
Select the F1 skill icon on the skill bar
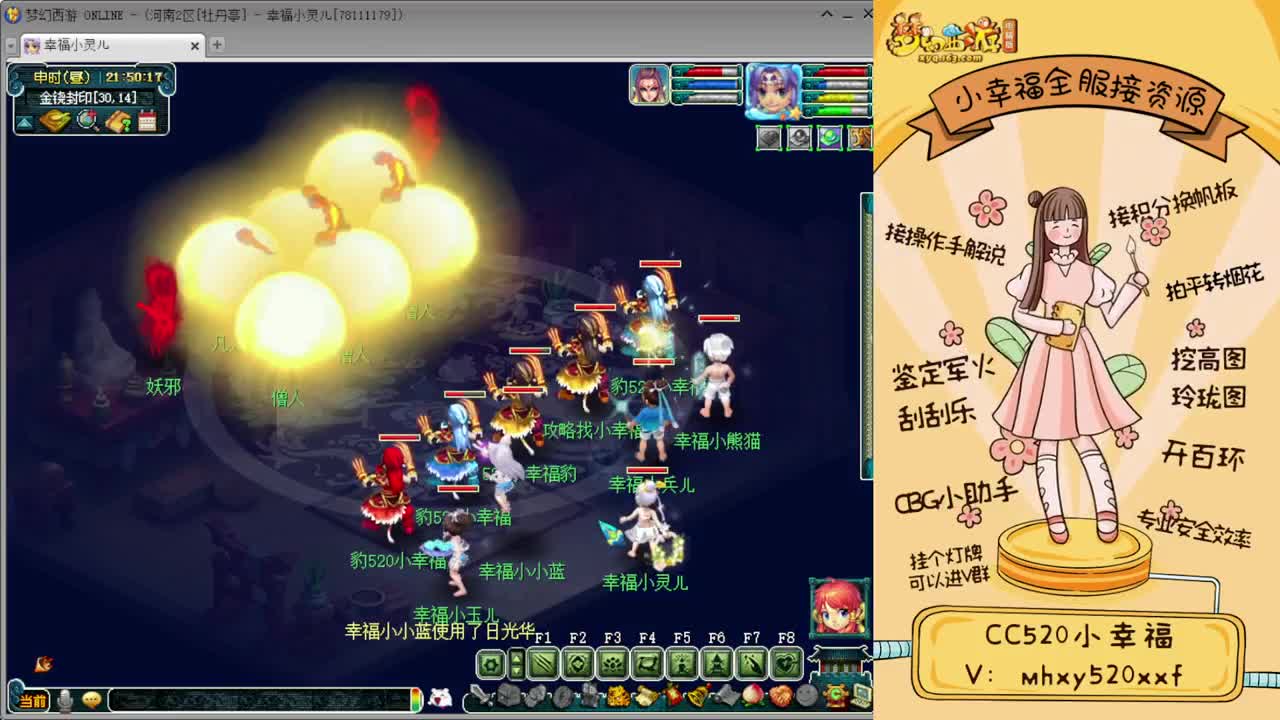[542, 663]
